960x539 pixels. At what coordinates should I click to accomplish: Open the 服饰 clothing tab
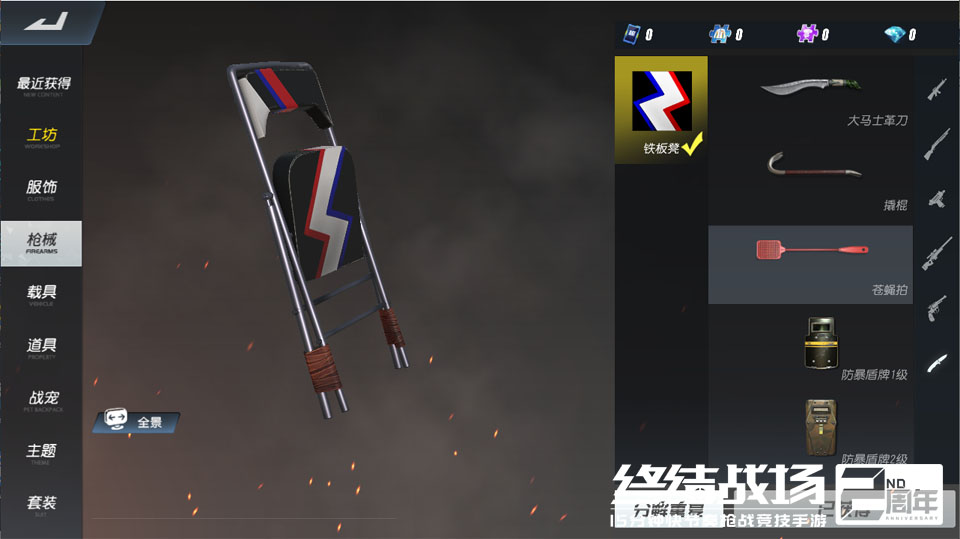tap(42, 189)
